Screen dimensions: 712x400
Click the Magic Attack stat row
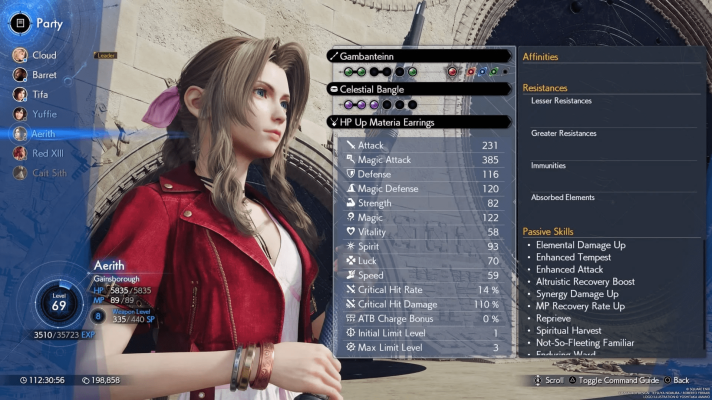(420, 159)
